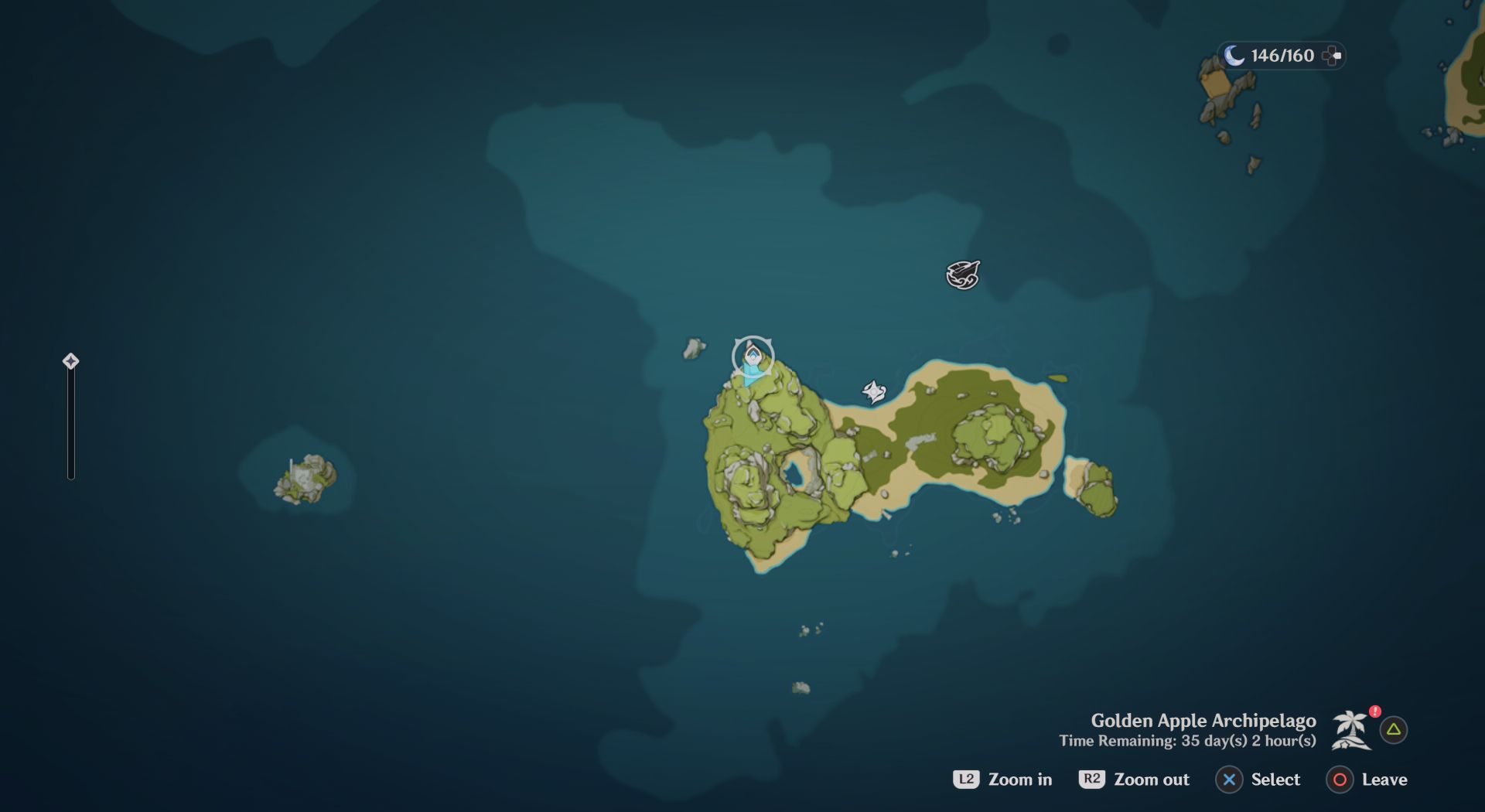Viewport: 1485px width, 812px height.
Task: Click the Golden Apple Archipelago title text
Action: (x=1202, y=720)
